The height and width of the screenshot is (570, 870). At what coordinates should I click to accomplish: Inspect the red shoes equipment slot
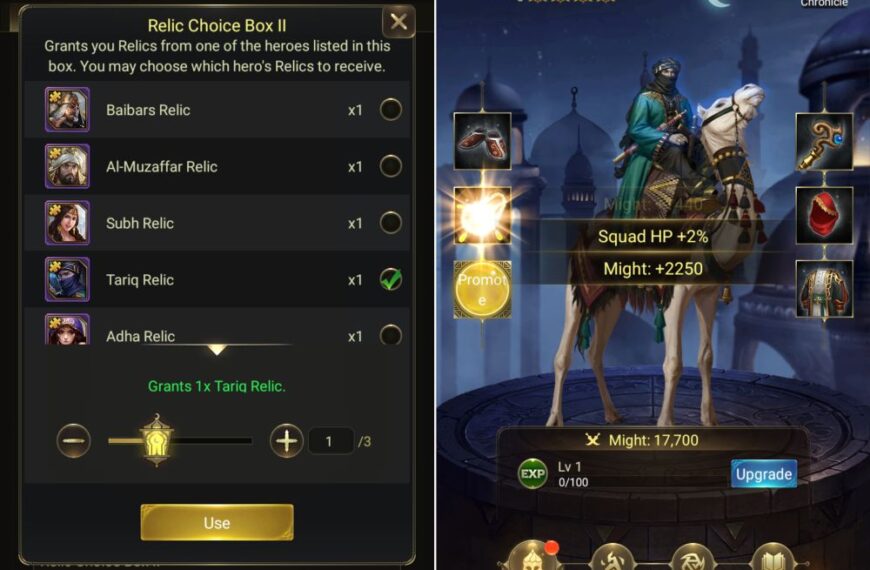pos(482,141)
